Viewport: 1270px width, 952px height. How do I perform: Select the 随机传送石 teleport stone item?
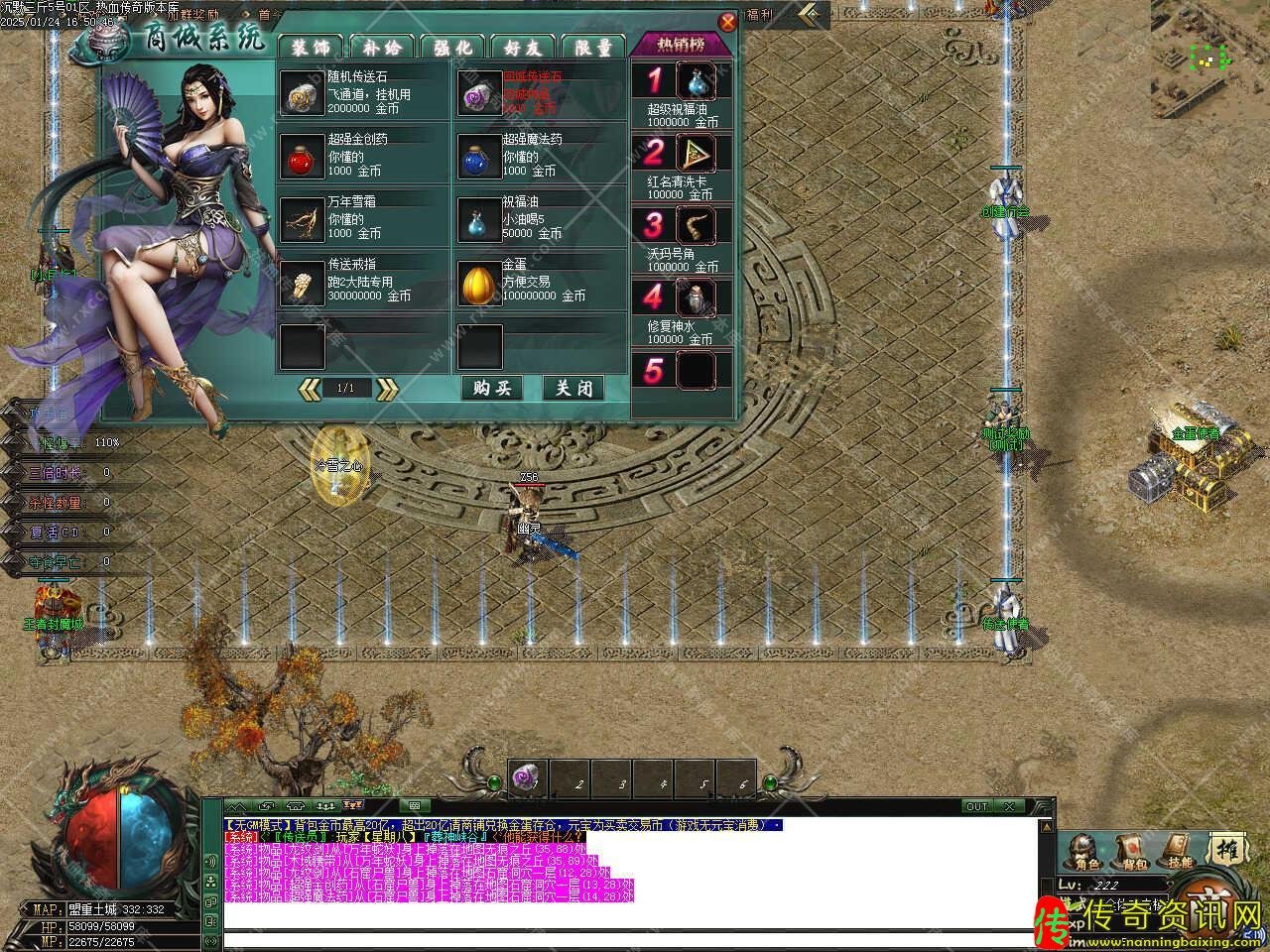[303, 94]
